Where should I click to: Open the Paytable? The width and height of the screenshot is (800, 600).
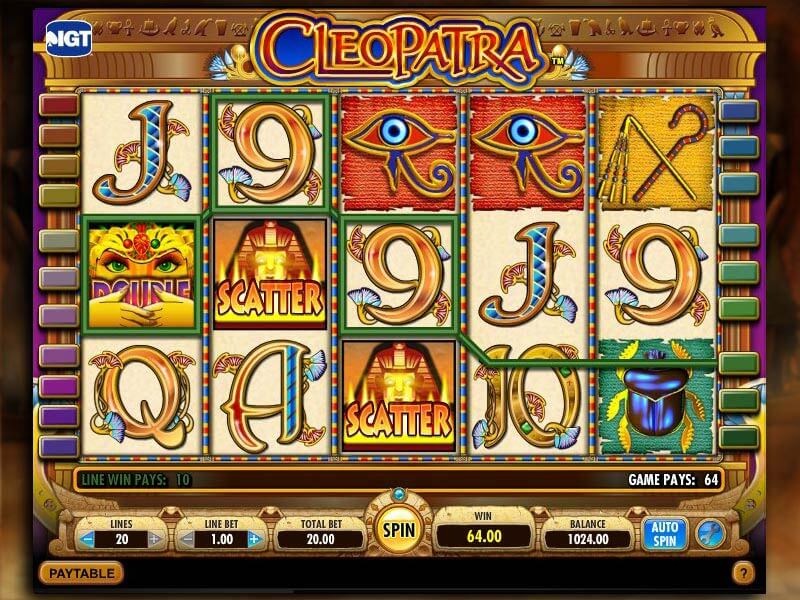81,573
